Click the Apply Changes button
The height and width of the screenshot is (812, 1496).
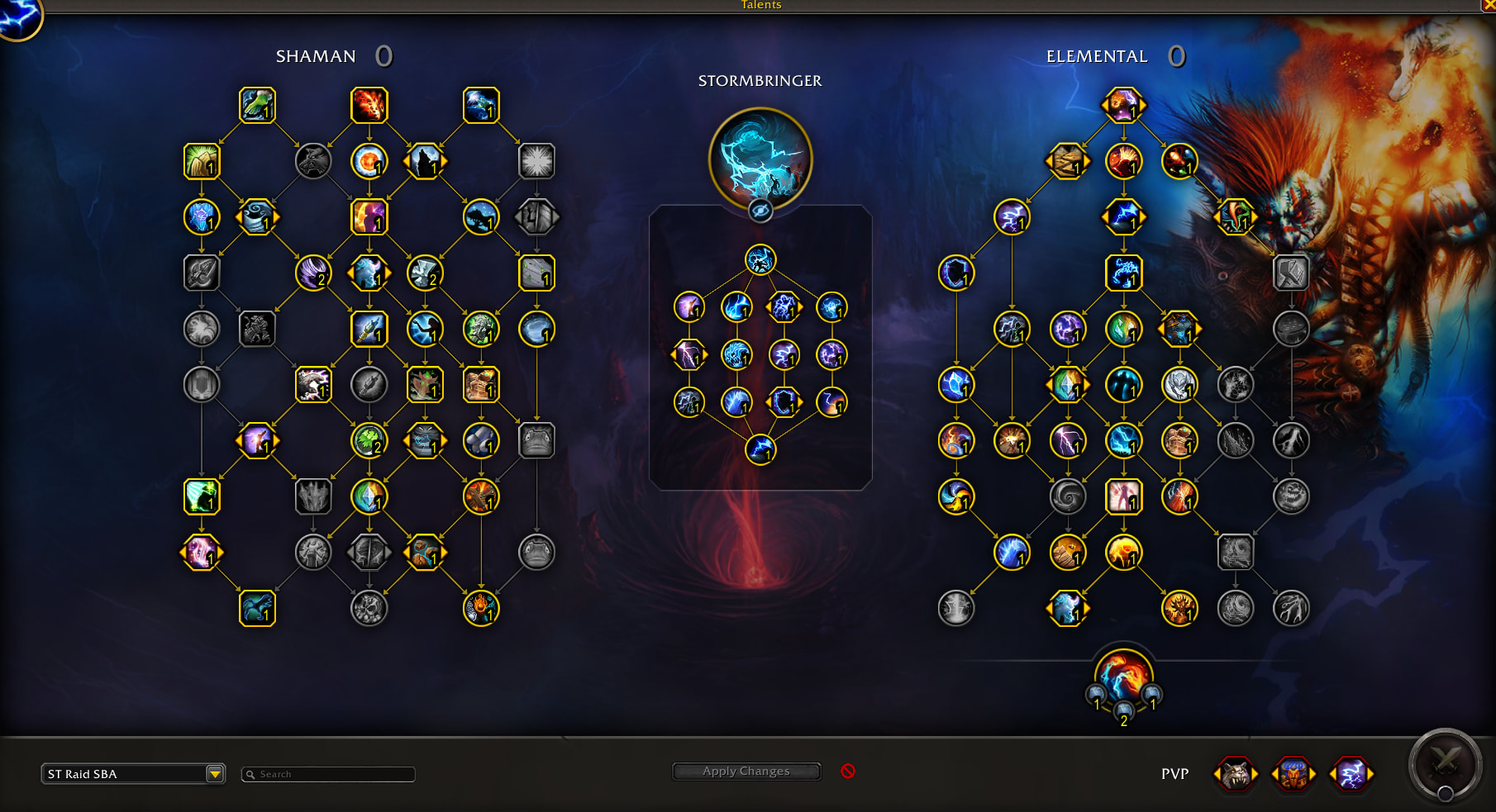click(746, 772)
